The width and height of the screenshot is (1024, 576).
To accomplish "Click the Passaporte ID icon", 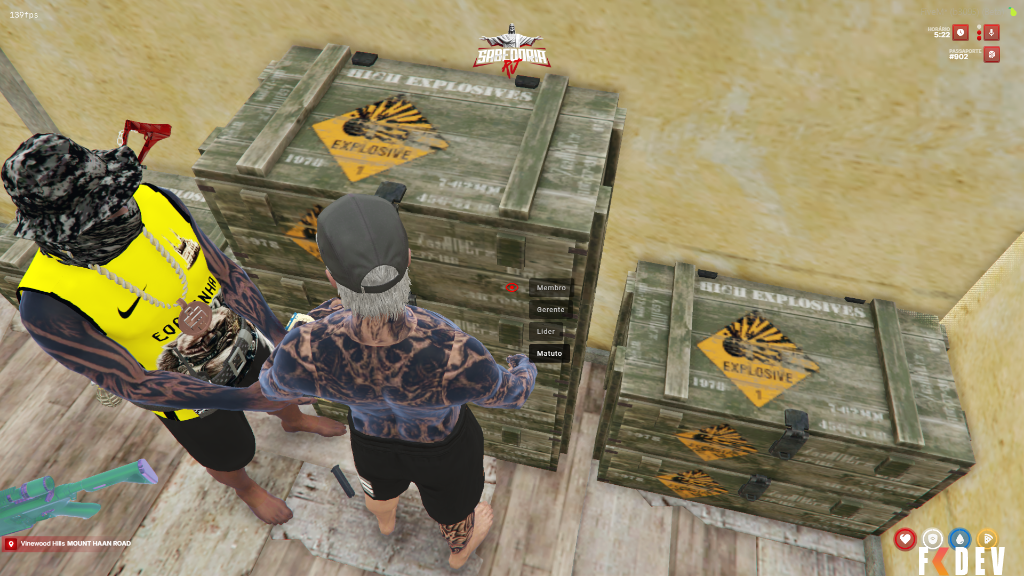I will pos(991,54).
